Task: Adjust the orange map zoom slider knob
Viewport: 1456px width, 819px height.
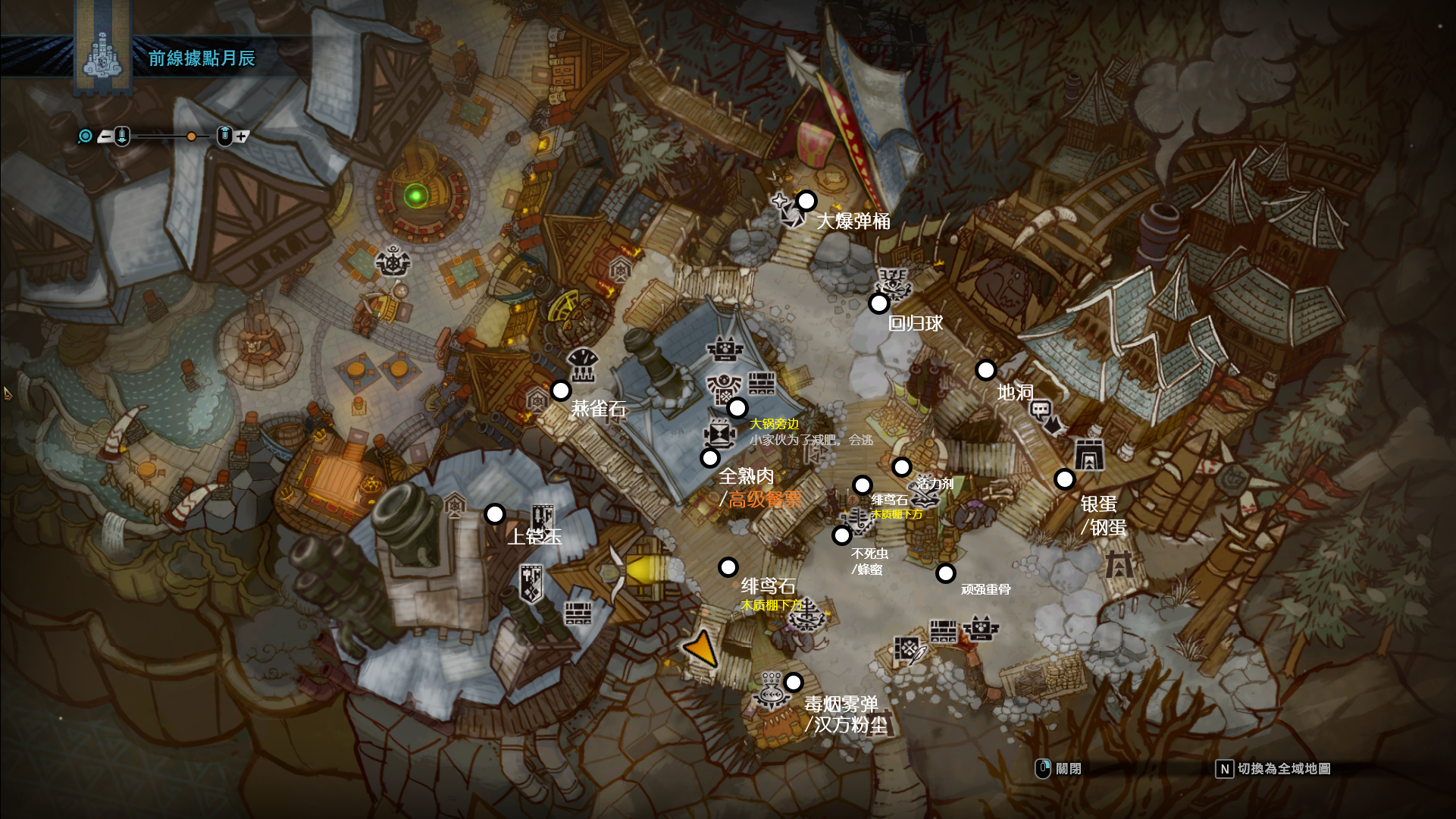Action: [191, 136]
